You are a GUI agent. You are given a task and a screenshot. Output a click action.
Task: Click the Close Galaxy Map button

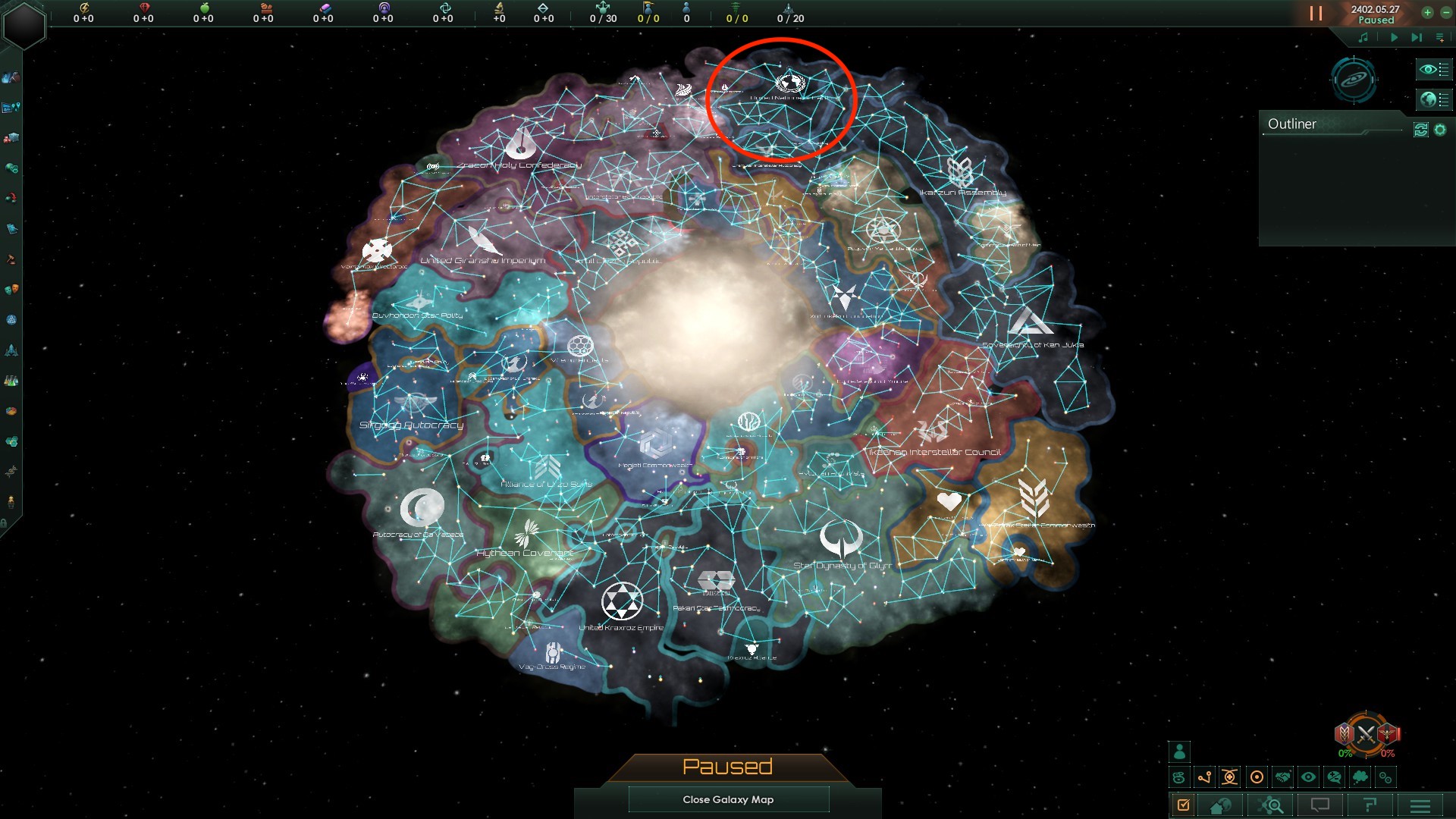pos(728,799)
